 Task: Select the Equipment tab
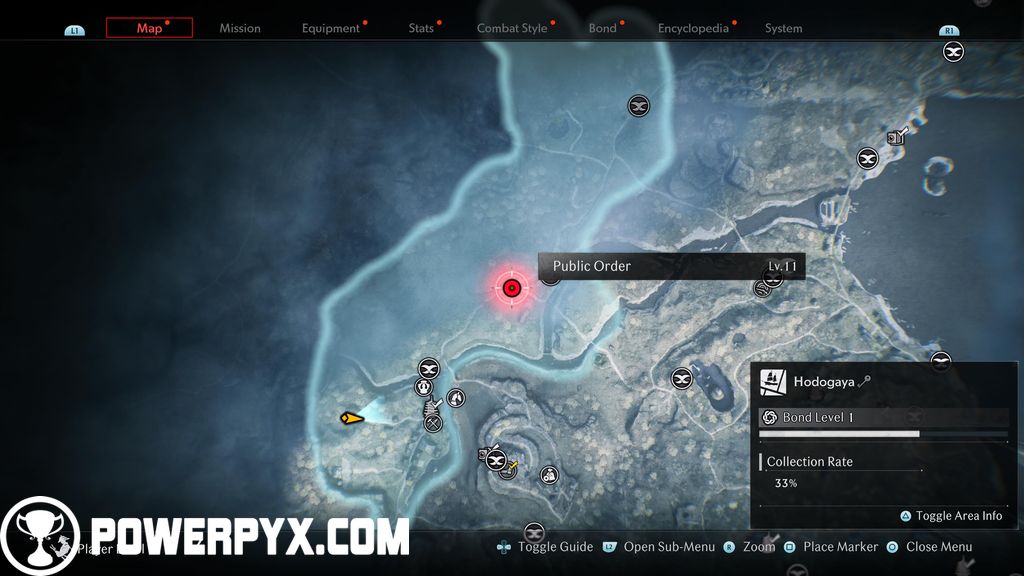click(331, 28)
